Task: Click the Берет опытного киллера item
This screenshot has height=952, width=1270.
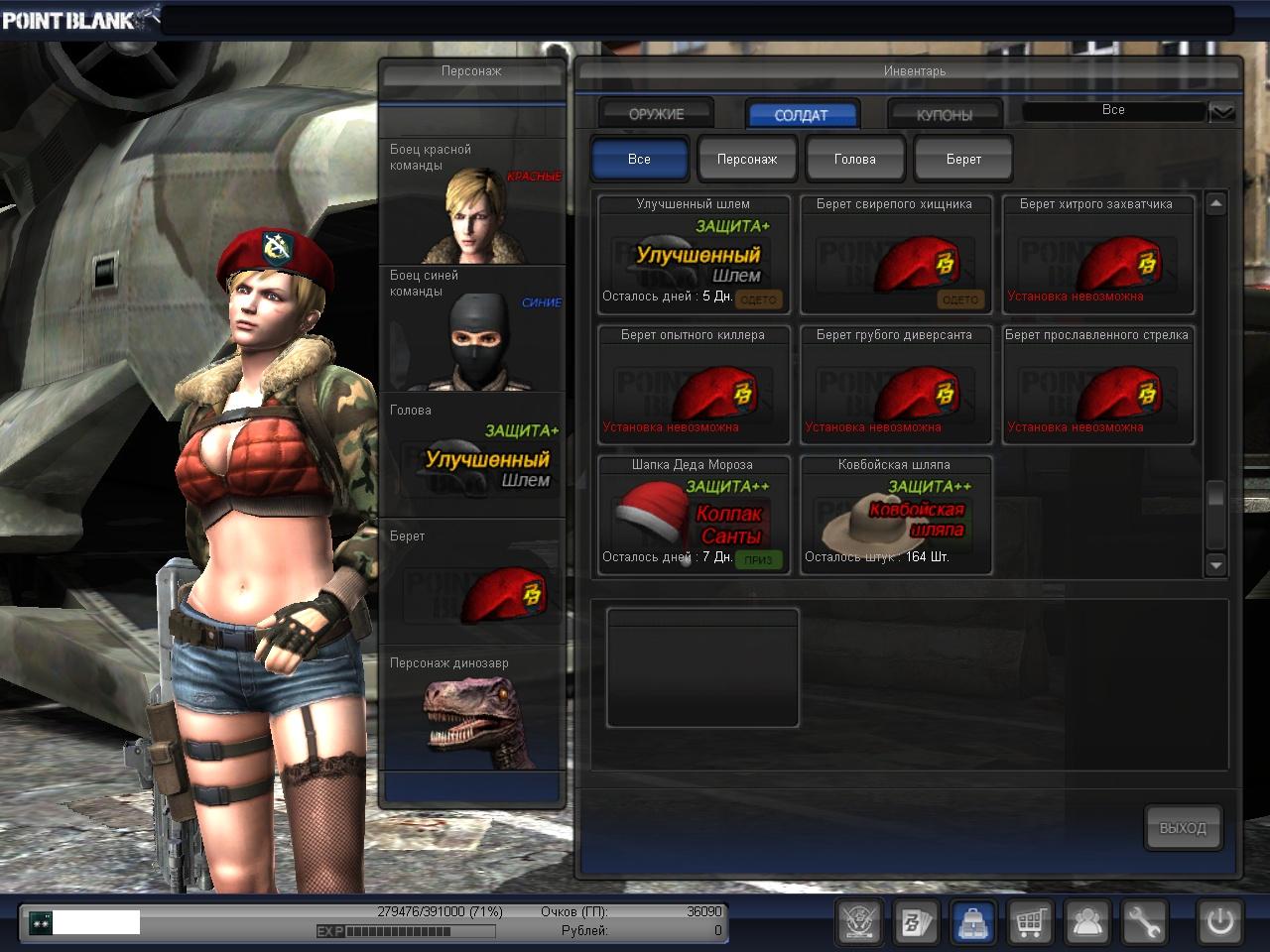Action: [694, 386]
